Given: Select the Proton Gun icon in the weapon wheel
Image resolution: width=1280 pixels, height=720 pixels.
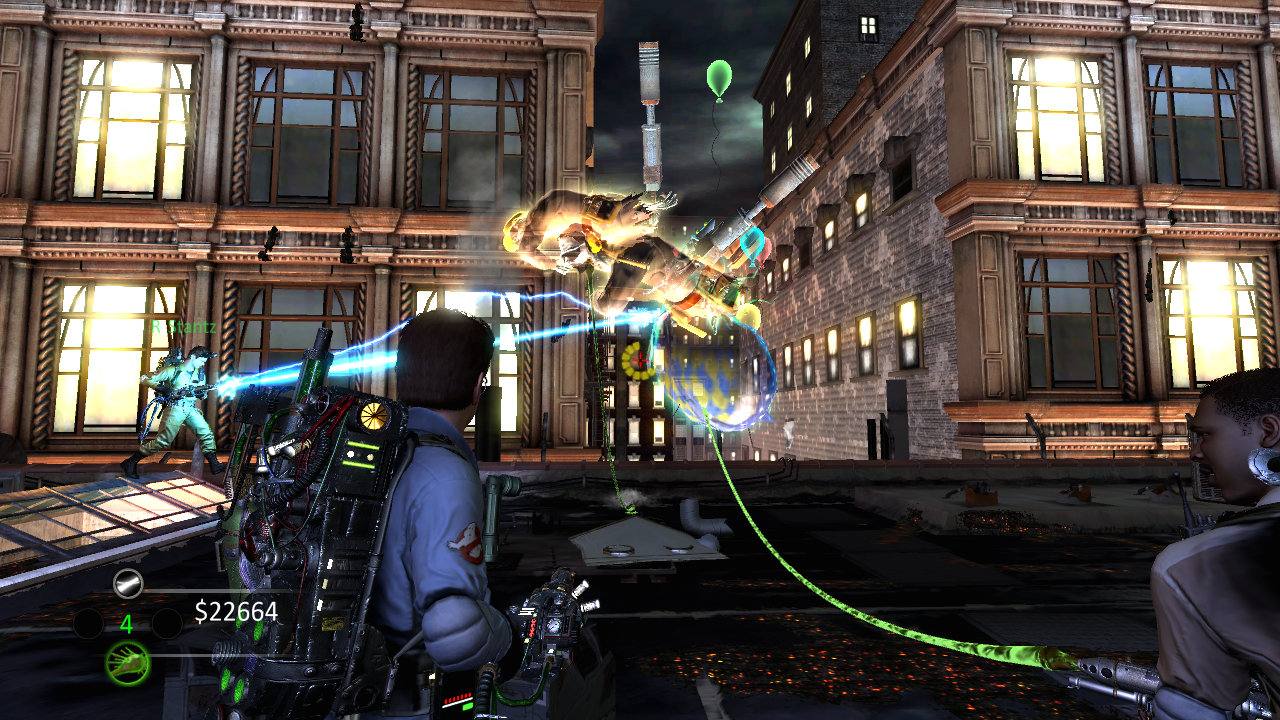Looking at the screenshot, I should click(127, 582).
